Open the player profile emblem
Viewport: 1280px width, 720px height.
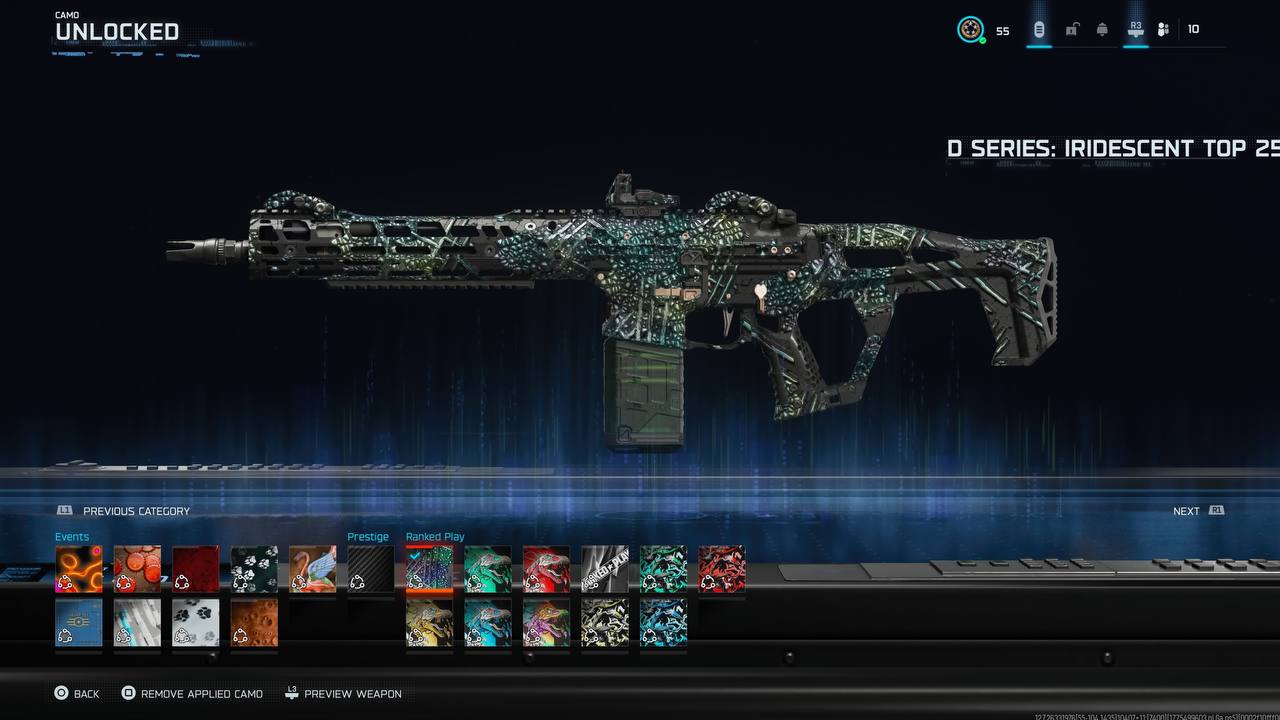(970, 30)
